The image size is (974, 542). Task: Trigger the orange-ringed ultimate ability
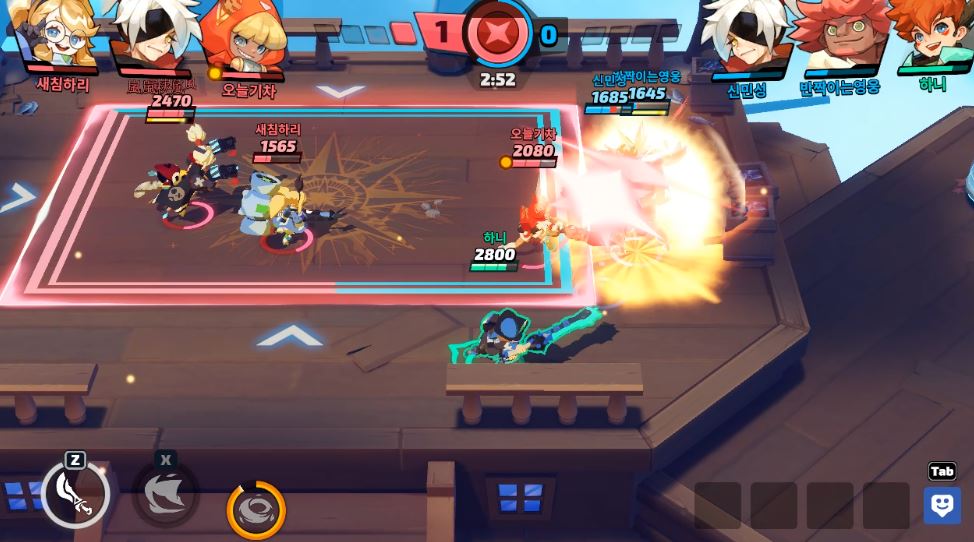tap(256, 510)
